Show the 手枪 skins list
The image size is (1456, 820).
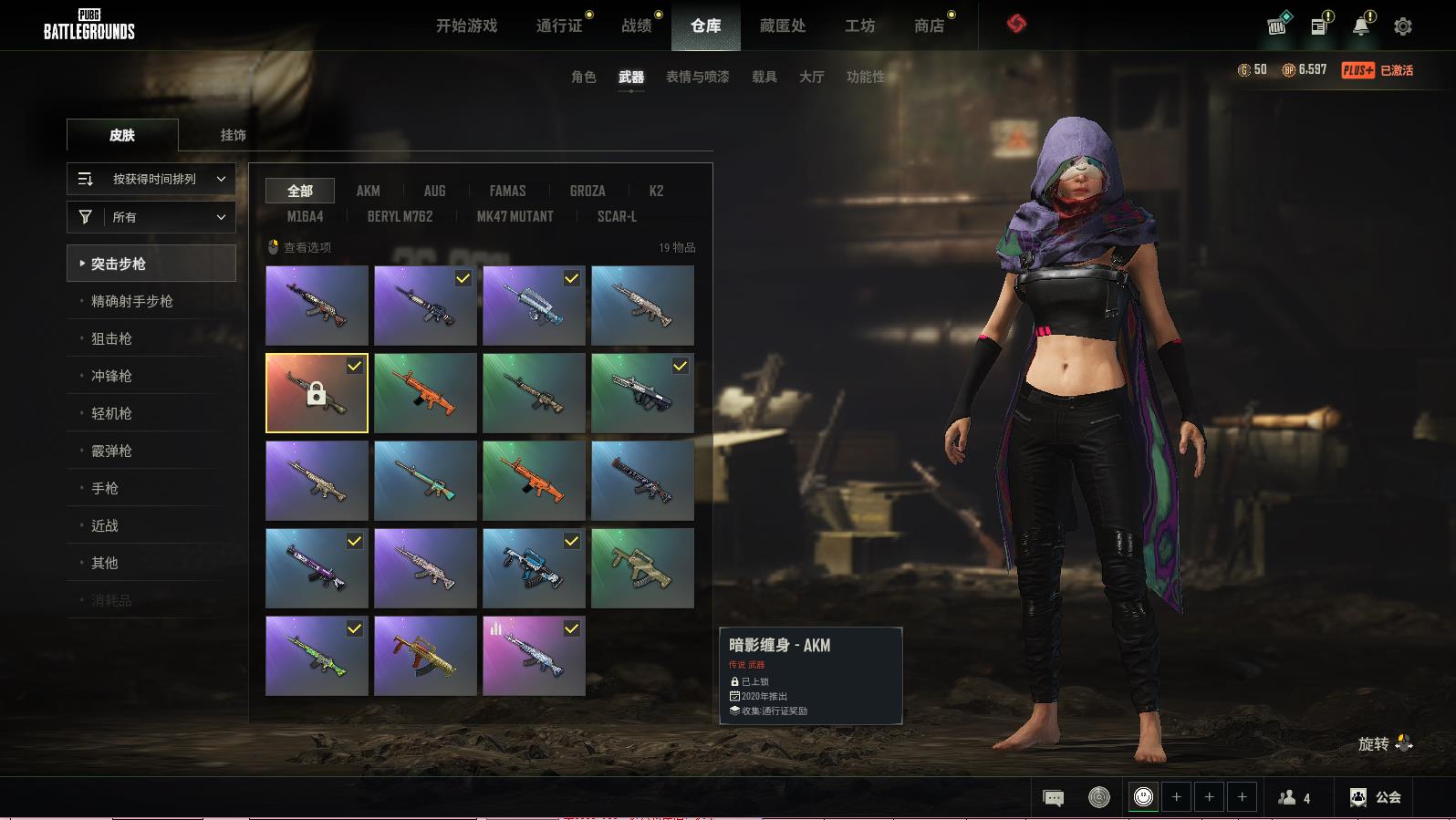tap(105, 488)
